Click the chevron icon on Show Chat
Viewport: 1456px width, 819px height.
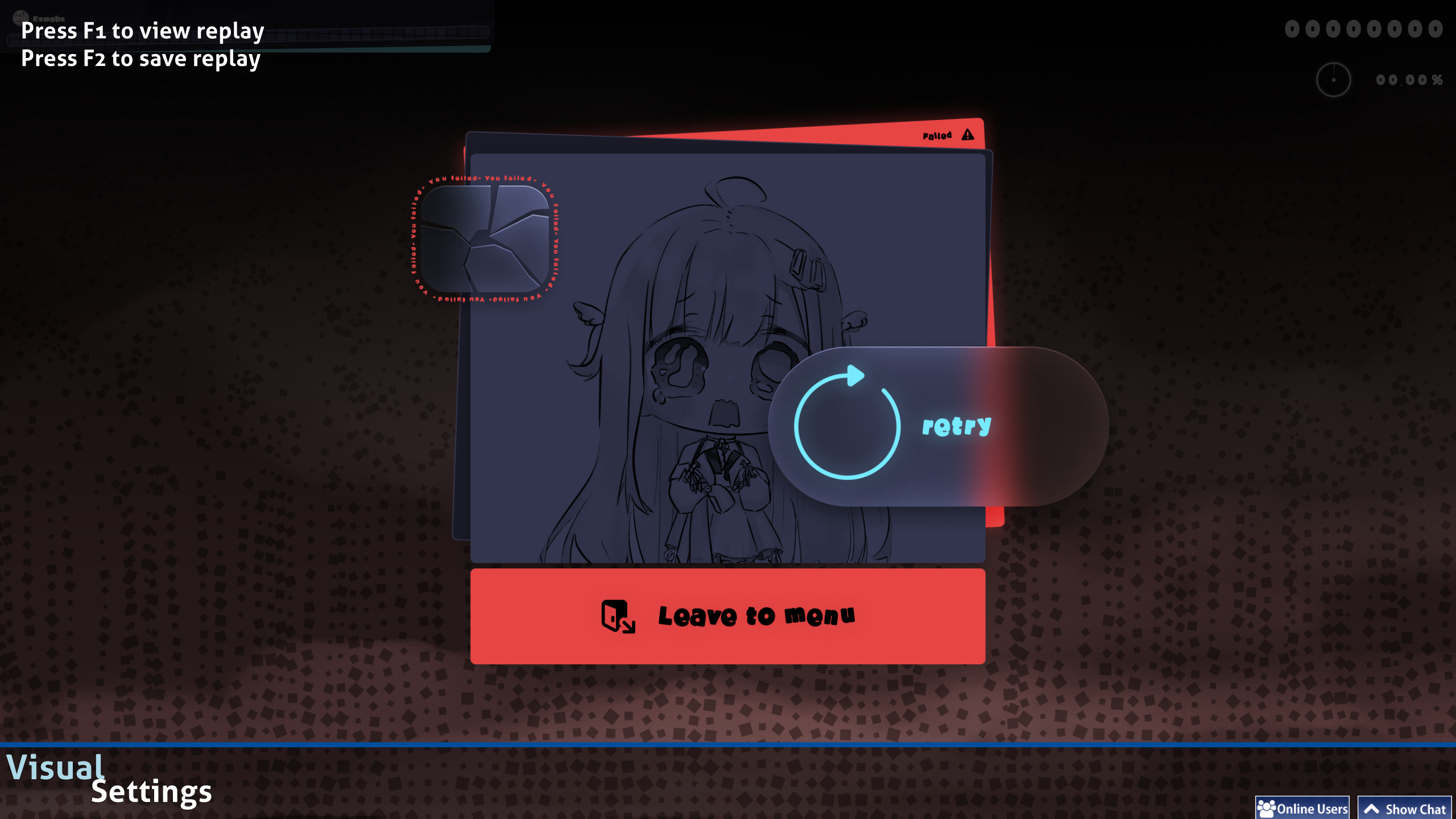click(1371, 807)
